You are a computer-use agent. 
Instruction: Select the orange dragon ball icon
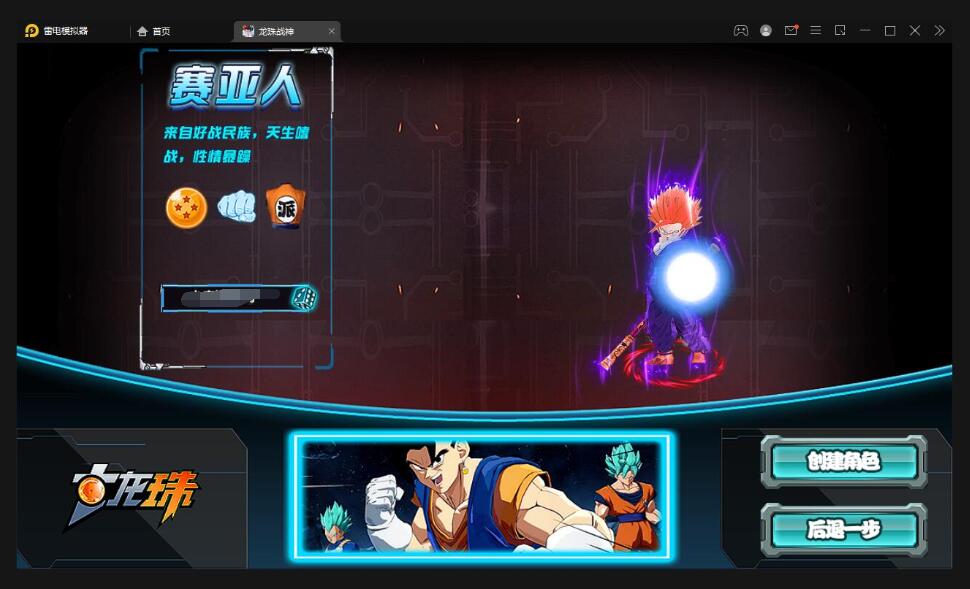[x=186, y=208]
